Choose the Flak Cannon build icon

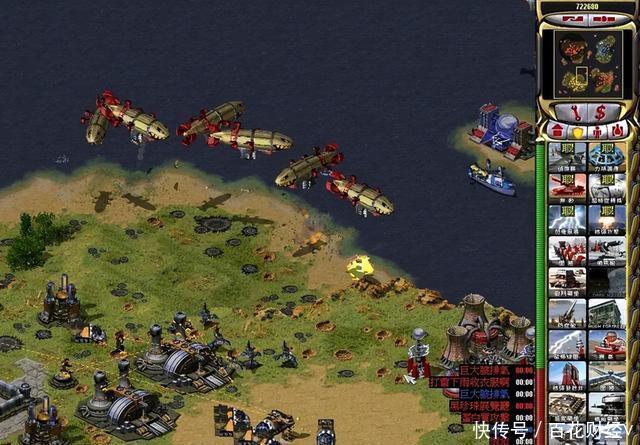click(x=567, y=315)
